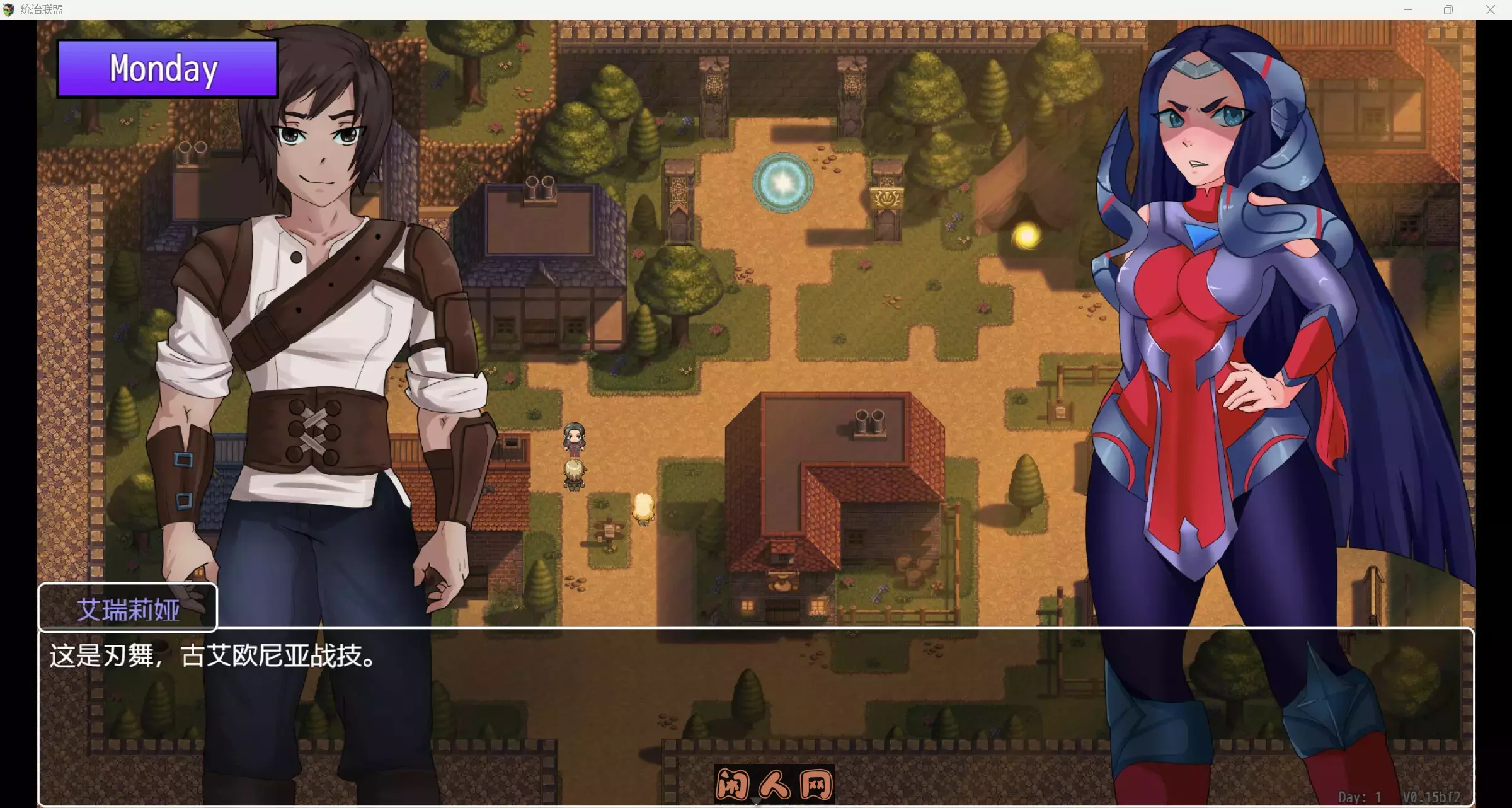Viewport: 1512px width, 808px height.
Task: Restore down the game window
Action: (1448, 9)
